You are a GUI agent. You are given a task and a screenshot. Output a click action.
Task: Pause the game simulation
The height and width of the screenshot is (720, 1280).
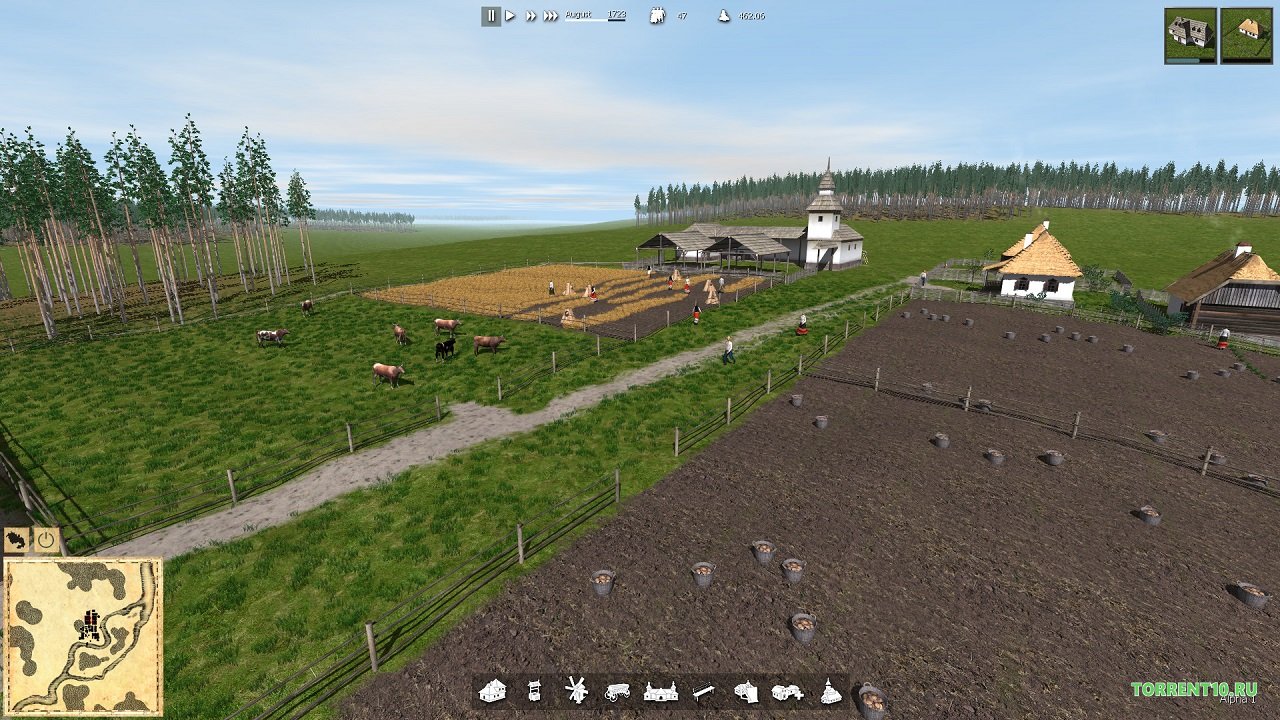coord(491,16)
